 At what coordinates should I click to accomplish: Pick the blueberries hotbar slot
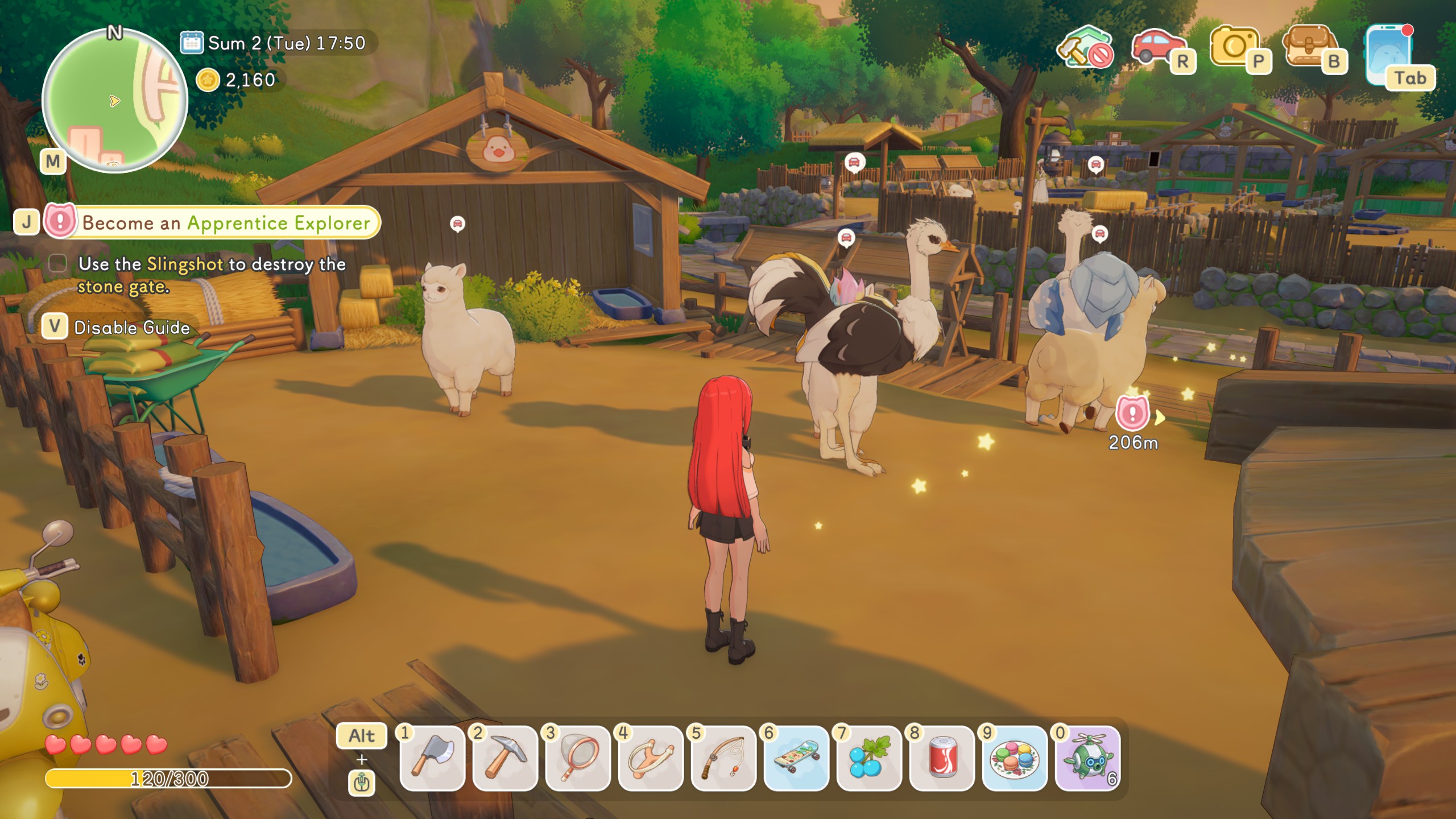coord(869,758)
